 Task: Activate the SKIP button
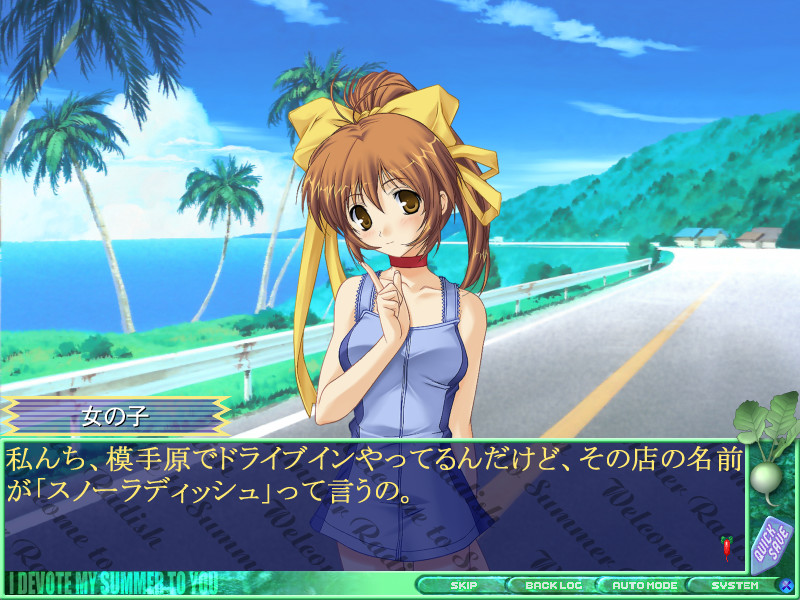click(x=463, y=585)
